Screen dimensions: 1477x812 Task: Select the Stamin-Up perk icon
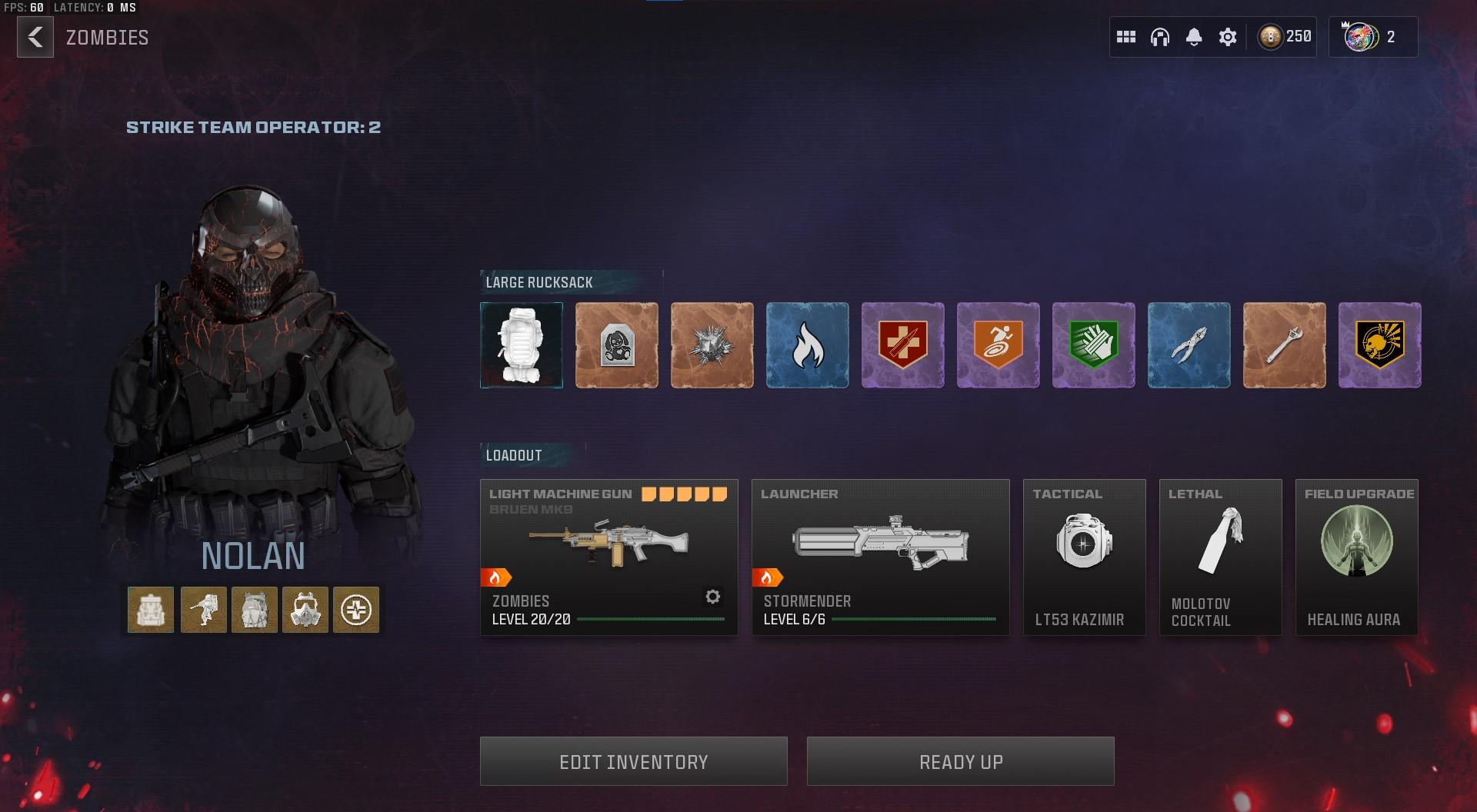pos(998,344)
